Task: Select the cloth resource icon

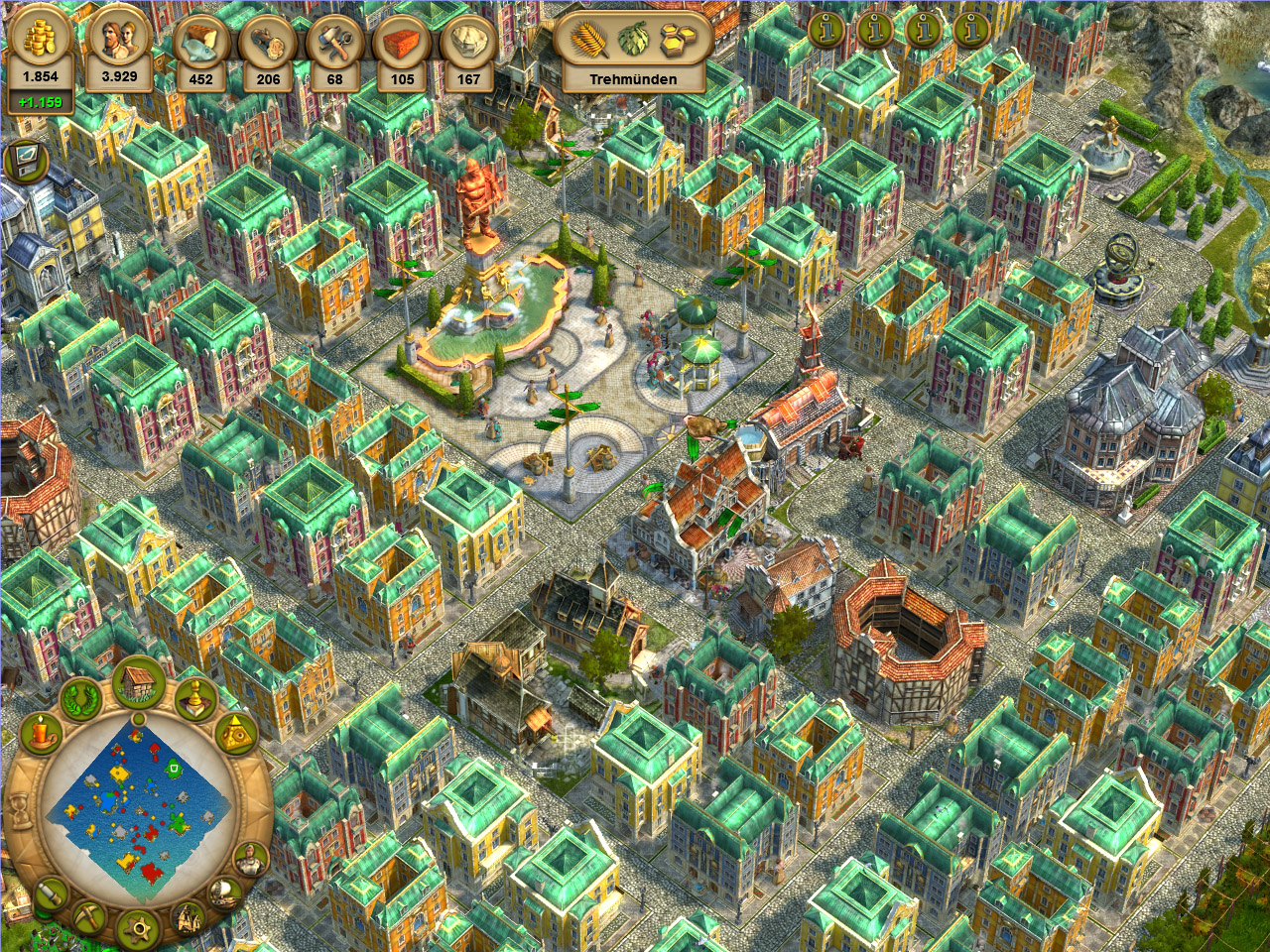Action: [x=468, y=46]
